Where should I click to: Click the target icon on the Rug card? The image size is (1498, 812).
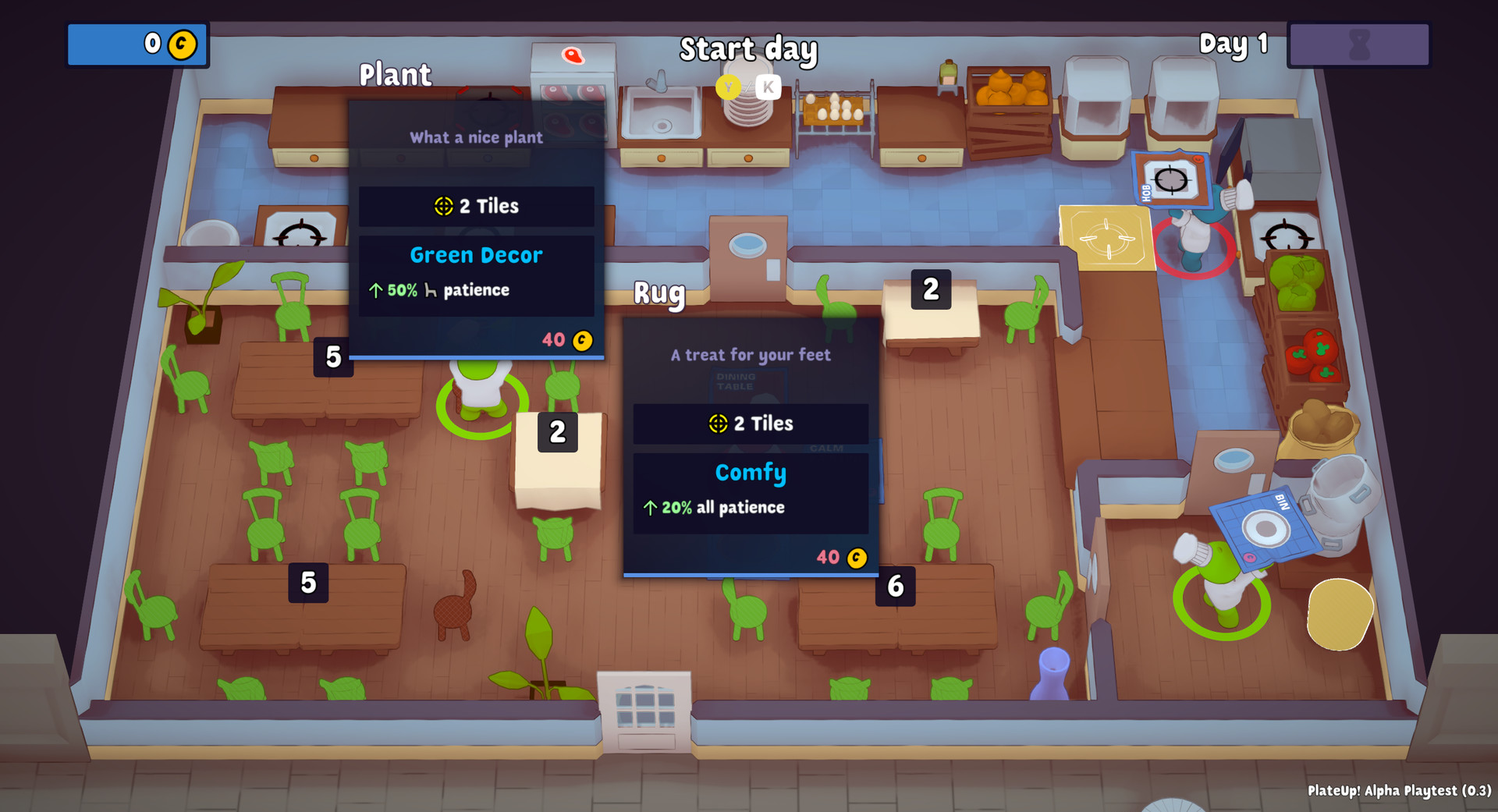(x=719, y=424)
